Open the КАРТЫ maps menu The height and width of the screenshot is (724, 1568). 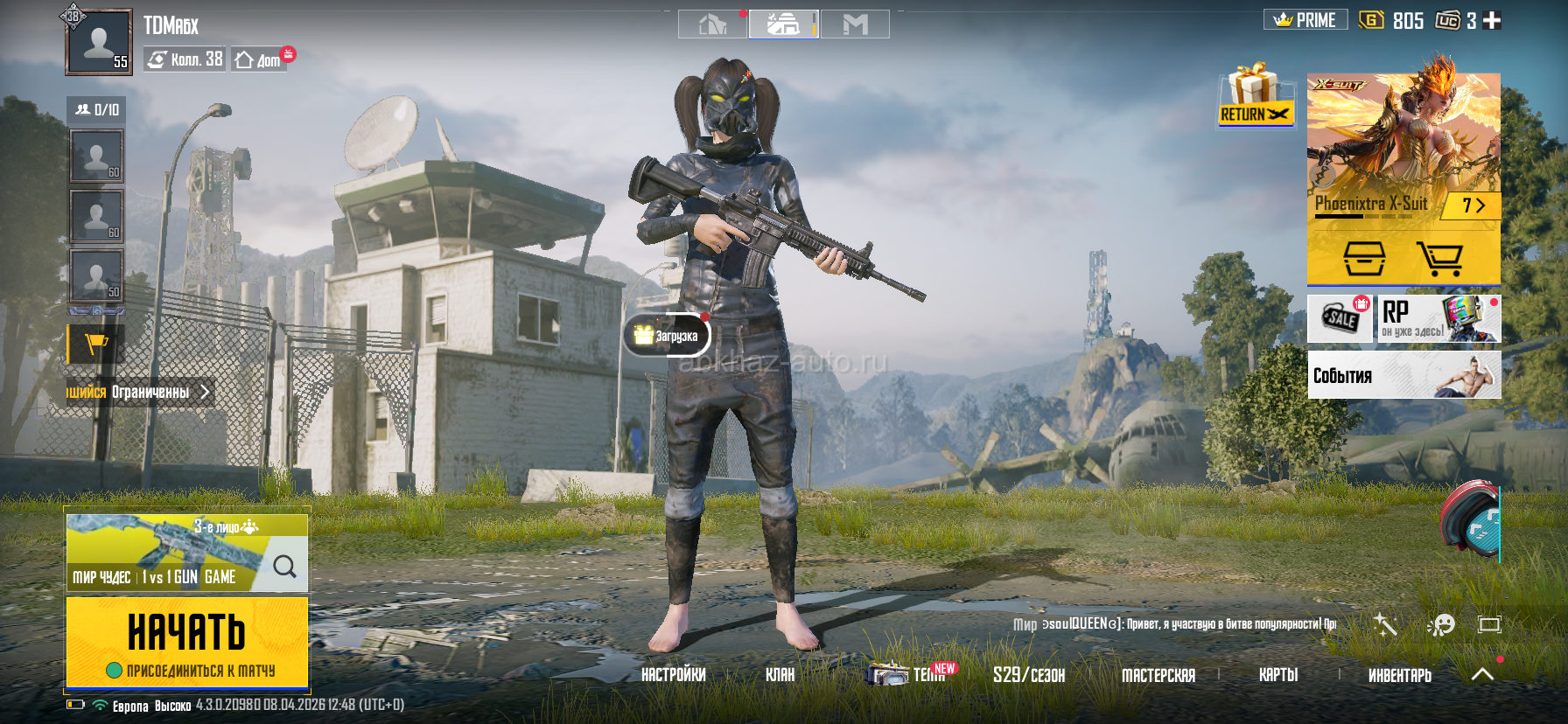click(1277, 675)
